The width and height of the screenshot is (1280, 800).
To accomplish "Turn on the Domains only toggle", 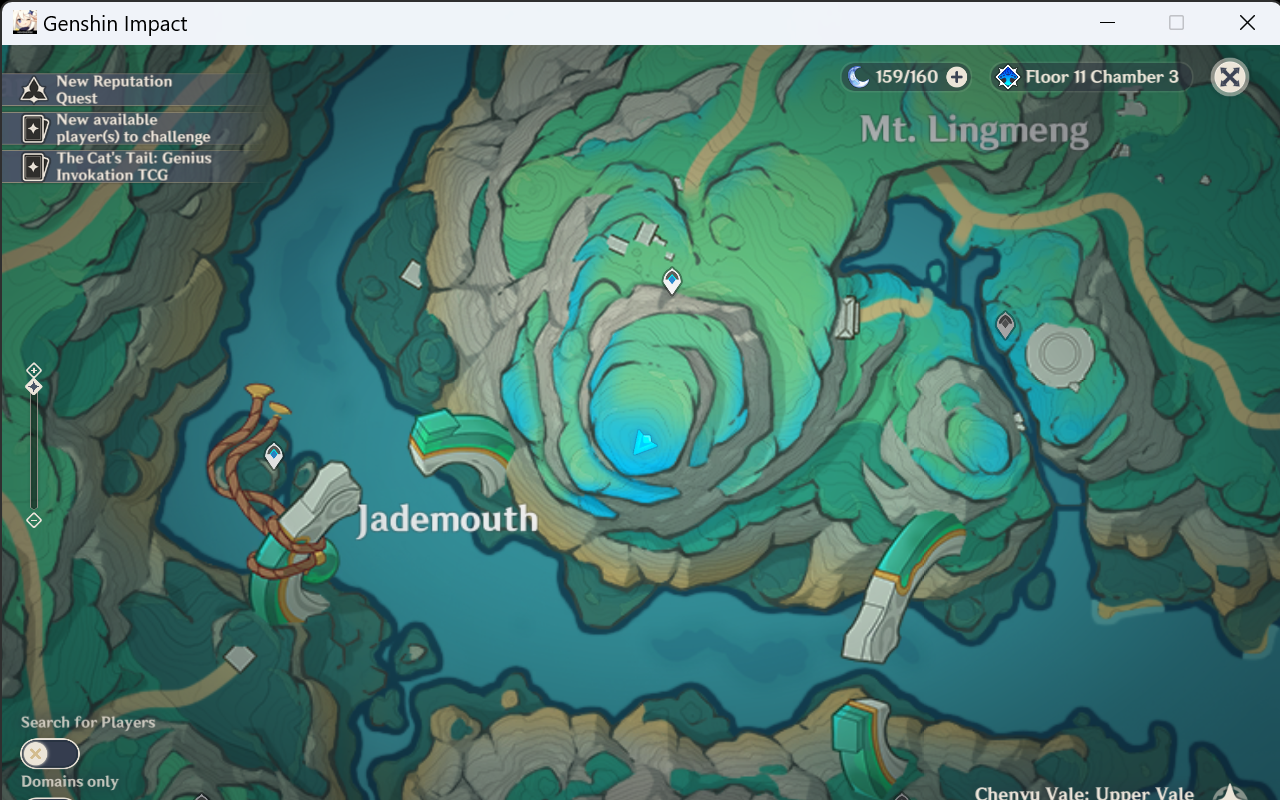I will 49,797.
